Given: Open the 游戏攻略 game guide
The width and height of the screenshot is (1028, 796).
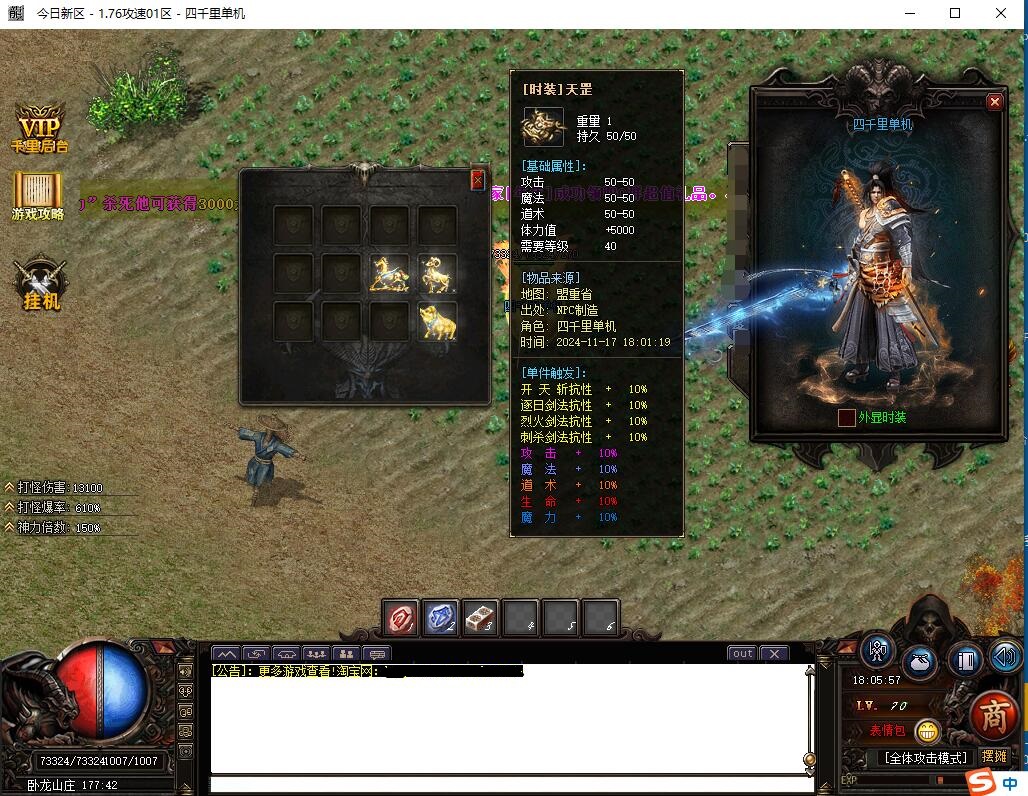Looking at the screenshot, I should point(38,195).
